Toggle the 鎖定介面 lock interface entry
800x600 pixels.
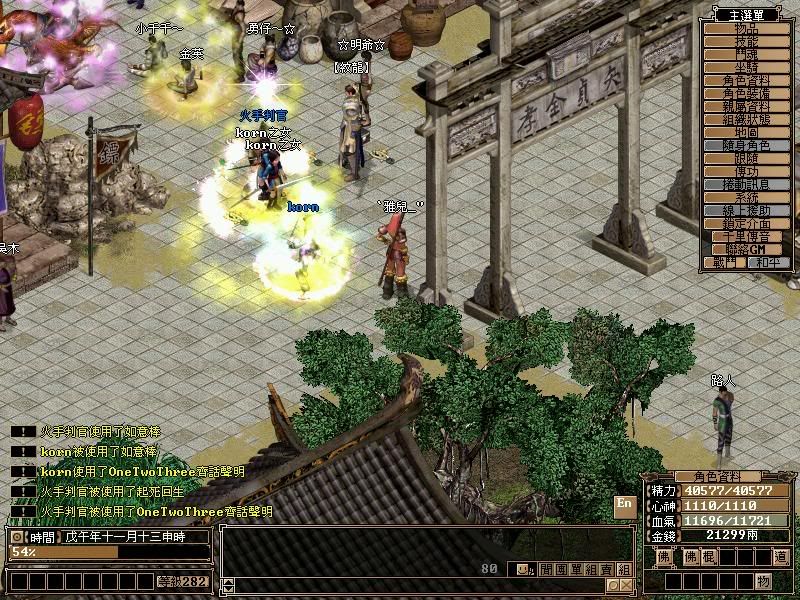pos(746,224)
